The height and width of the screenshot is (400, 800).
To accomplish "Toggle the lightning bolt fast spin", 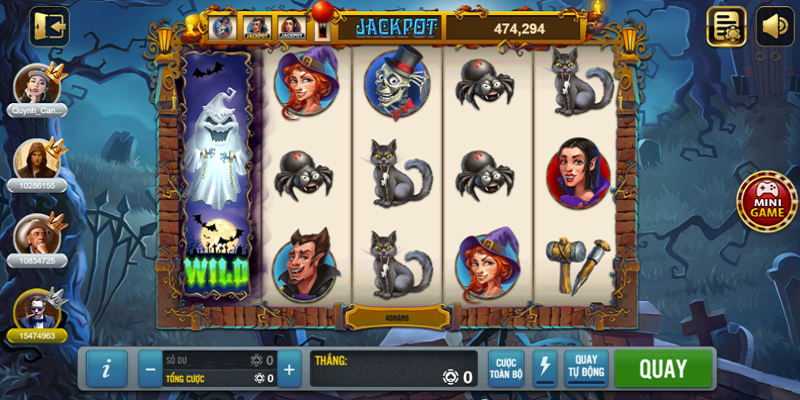I will [545, 368].
